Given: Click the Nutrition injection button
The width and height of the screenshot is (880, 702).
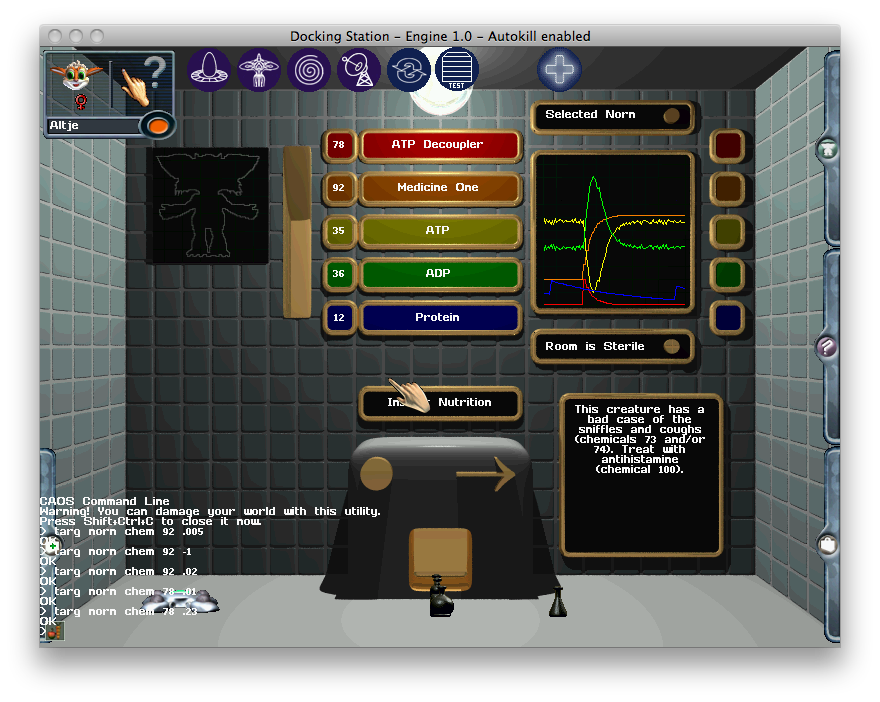Looking at the screenshot, I should click(x=440, y=403).
